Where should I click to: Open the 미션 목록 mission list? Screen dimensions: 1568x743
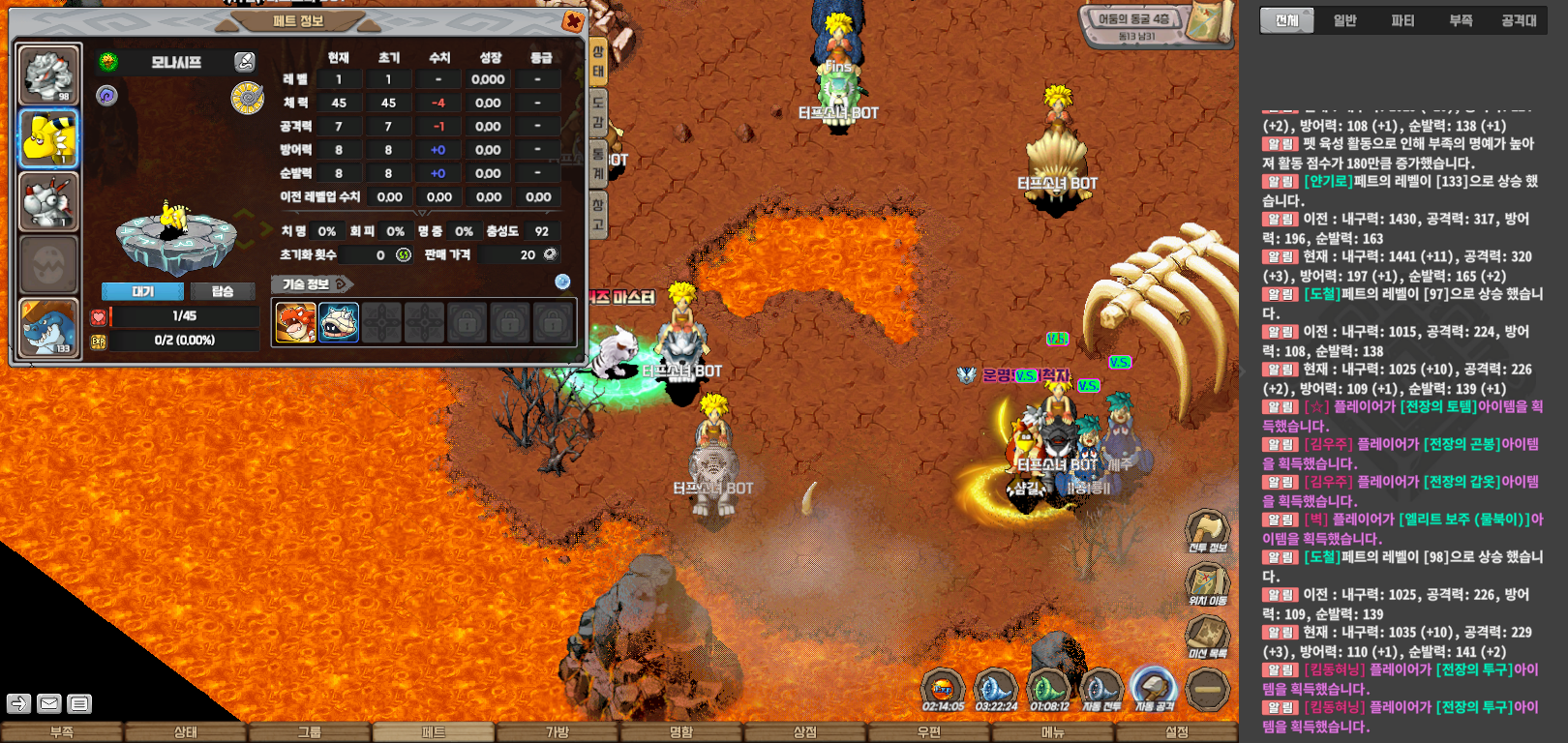pyautogui.click(x=1207, y=637)
